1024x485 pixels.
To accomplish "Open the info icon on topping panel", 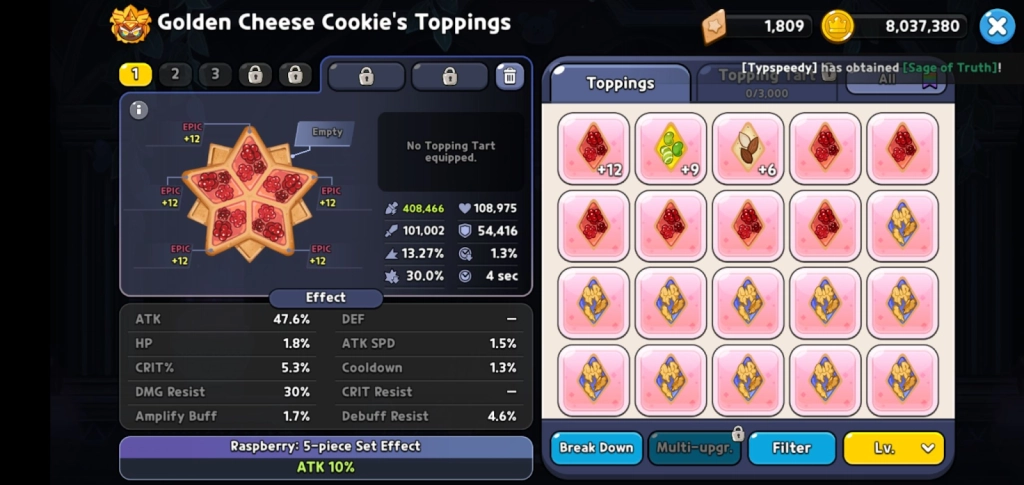I will coord(139,110).
